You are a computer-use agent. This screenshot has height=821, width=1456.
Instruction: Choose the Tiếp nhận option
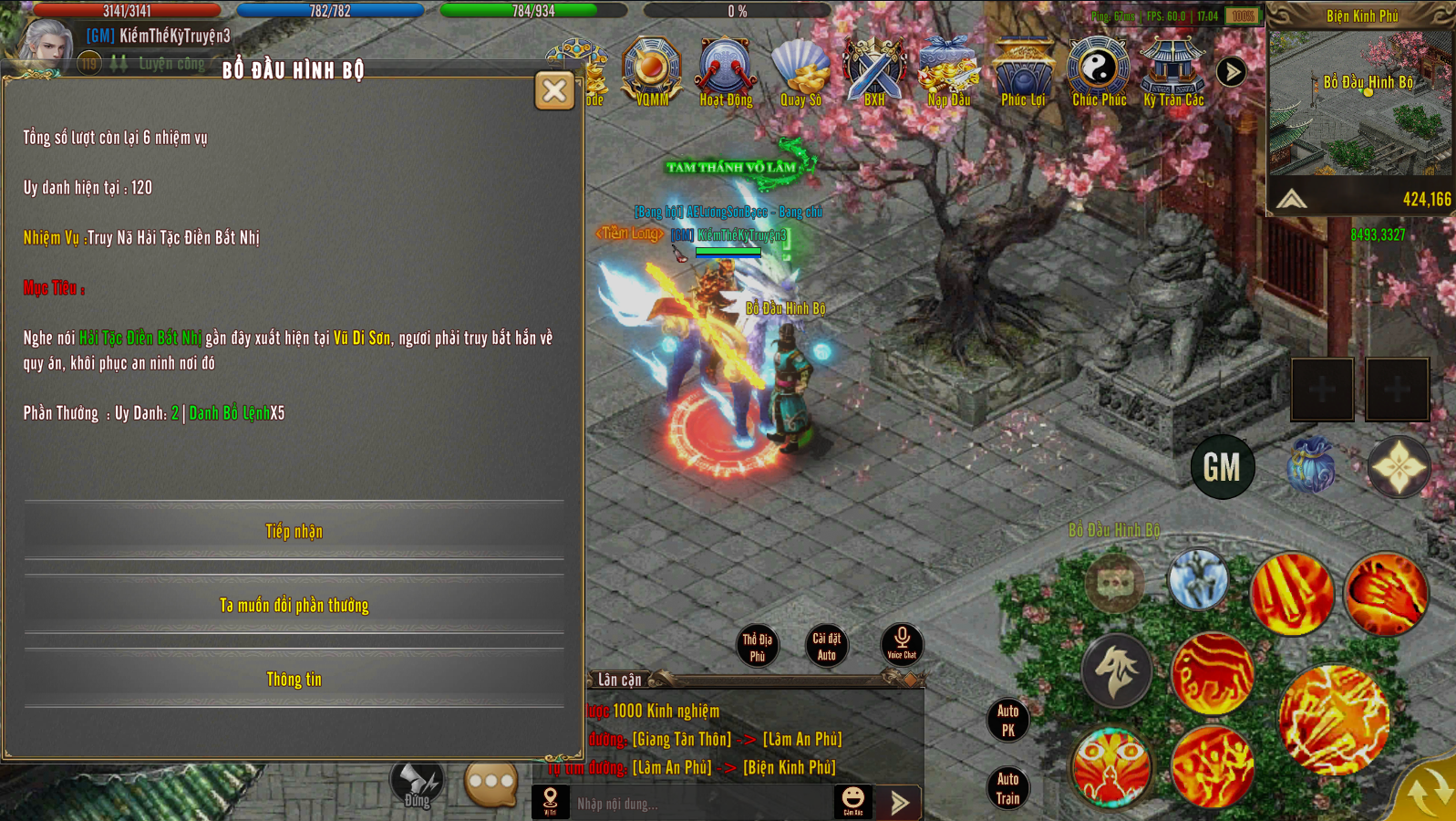click(294, 531)
